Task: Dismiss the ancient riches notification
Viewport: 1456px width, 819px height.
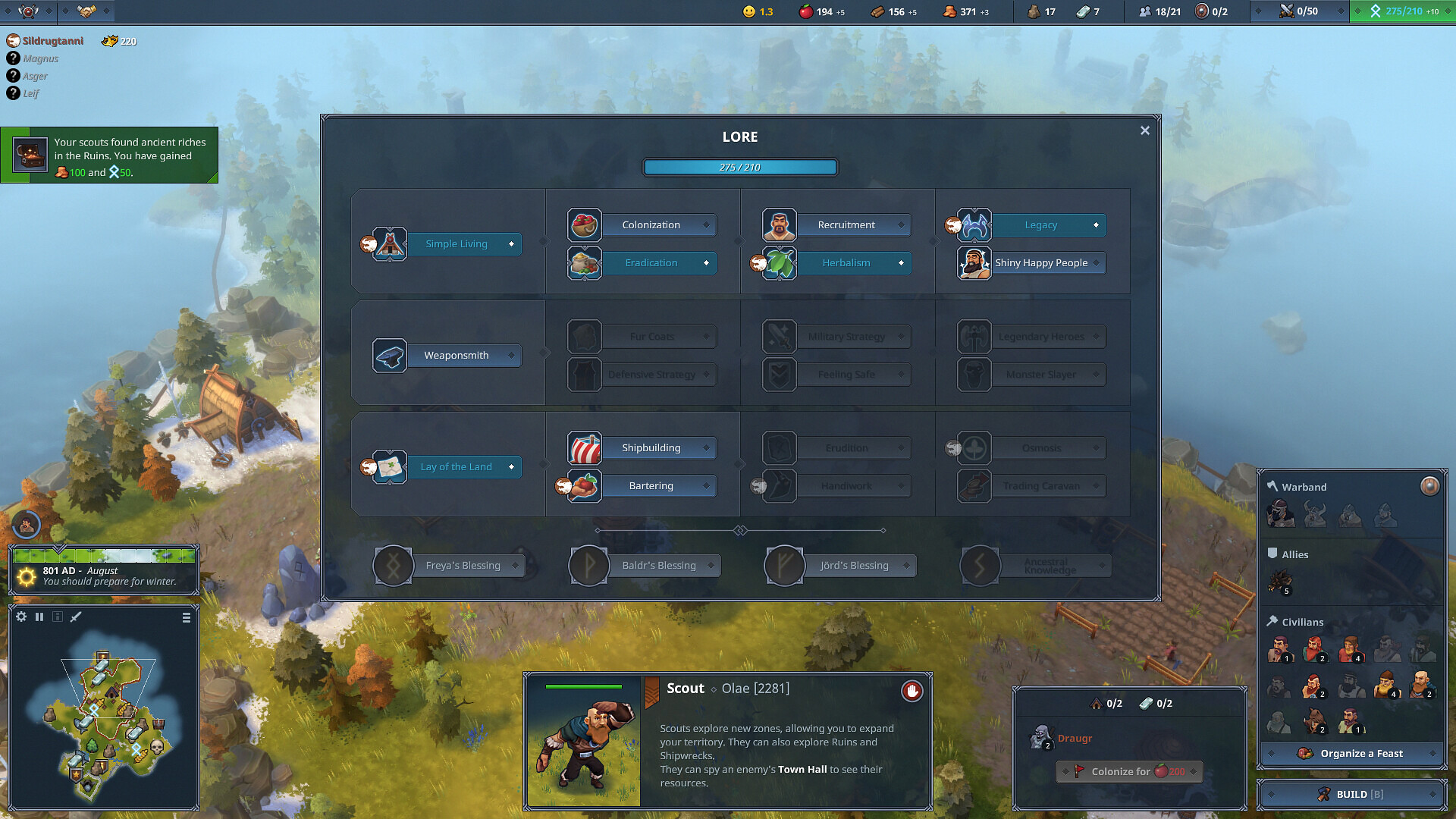Action: point(111,155)
